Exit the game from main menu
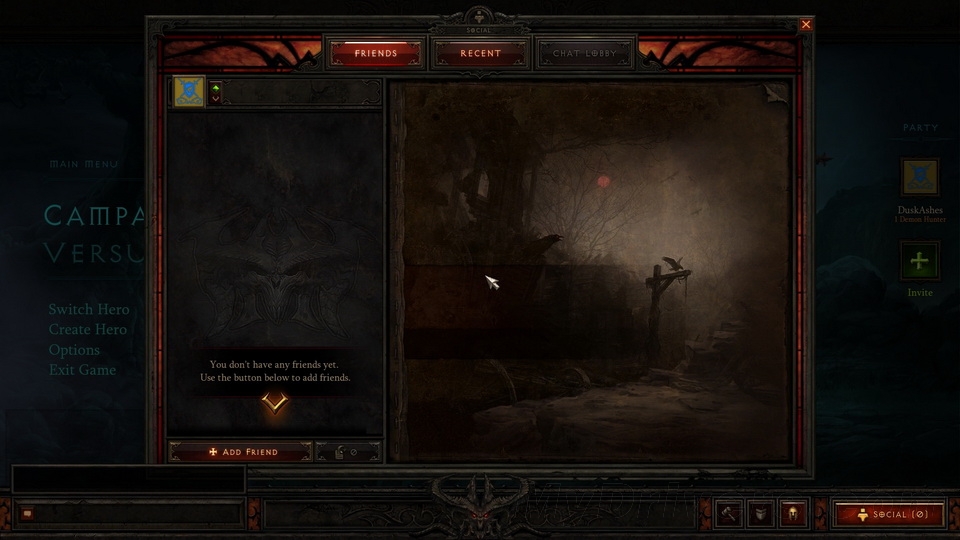 tap(83, 370)
